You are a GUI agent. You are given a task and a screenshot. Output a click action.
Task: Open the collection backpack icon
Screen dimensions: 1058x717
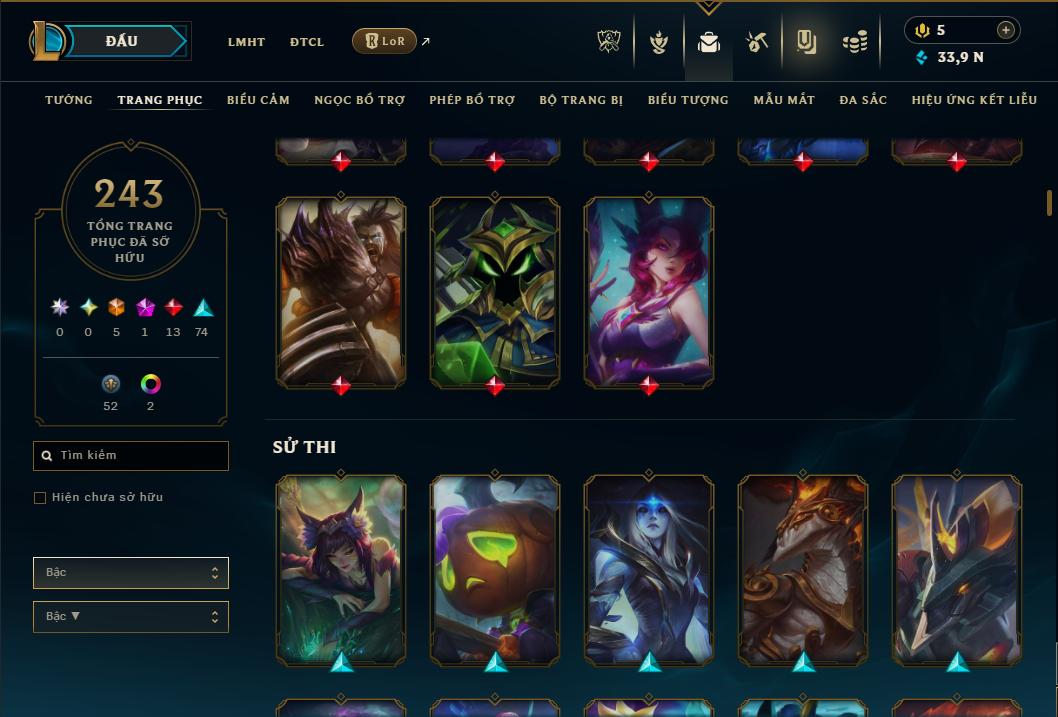pyautogui.click(x=709, y=42)
